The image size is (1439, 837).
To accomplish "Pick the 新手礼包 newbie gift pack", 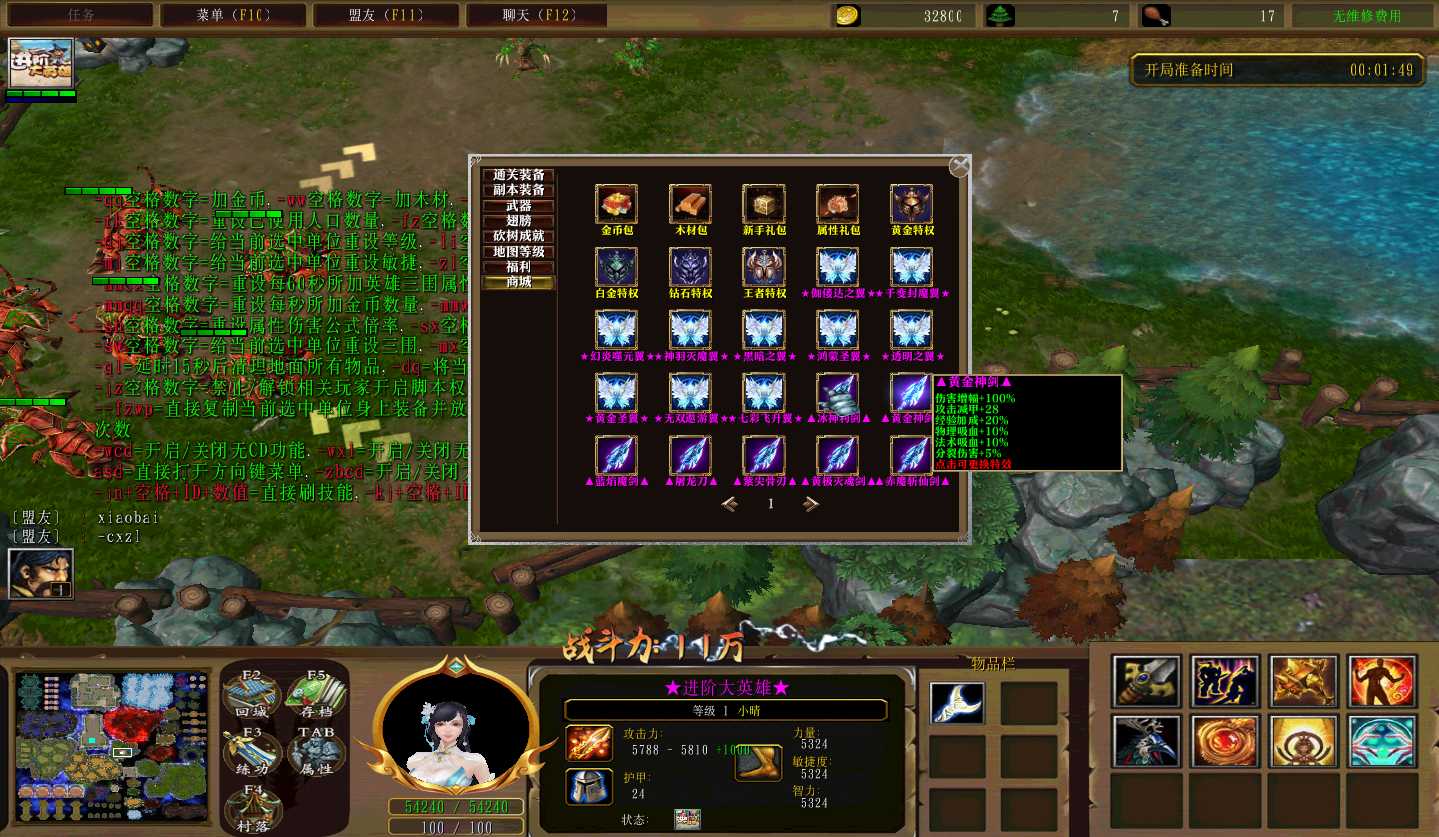I will point(764,204).
